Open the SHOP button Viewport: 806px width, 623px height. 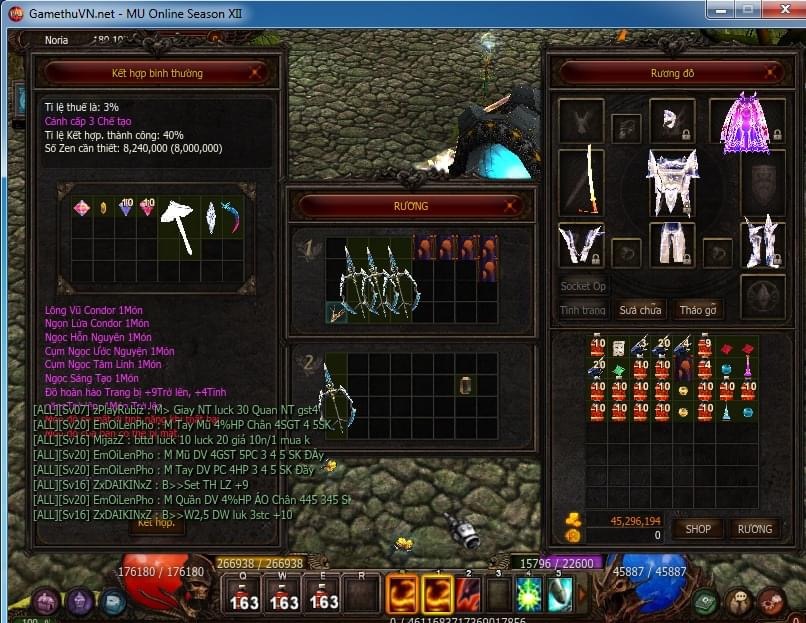click(697, 528)
